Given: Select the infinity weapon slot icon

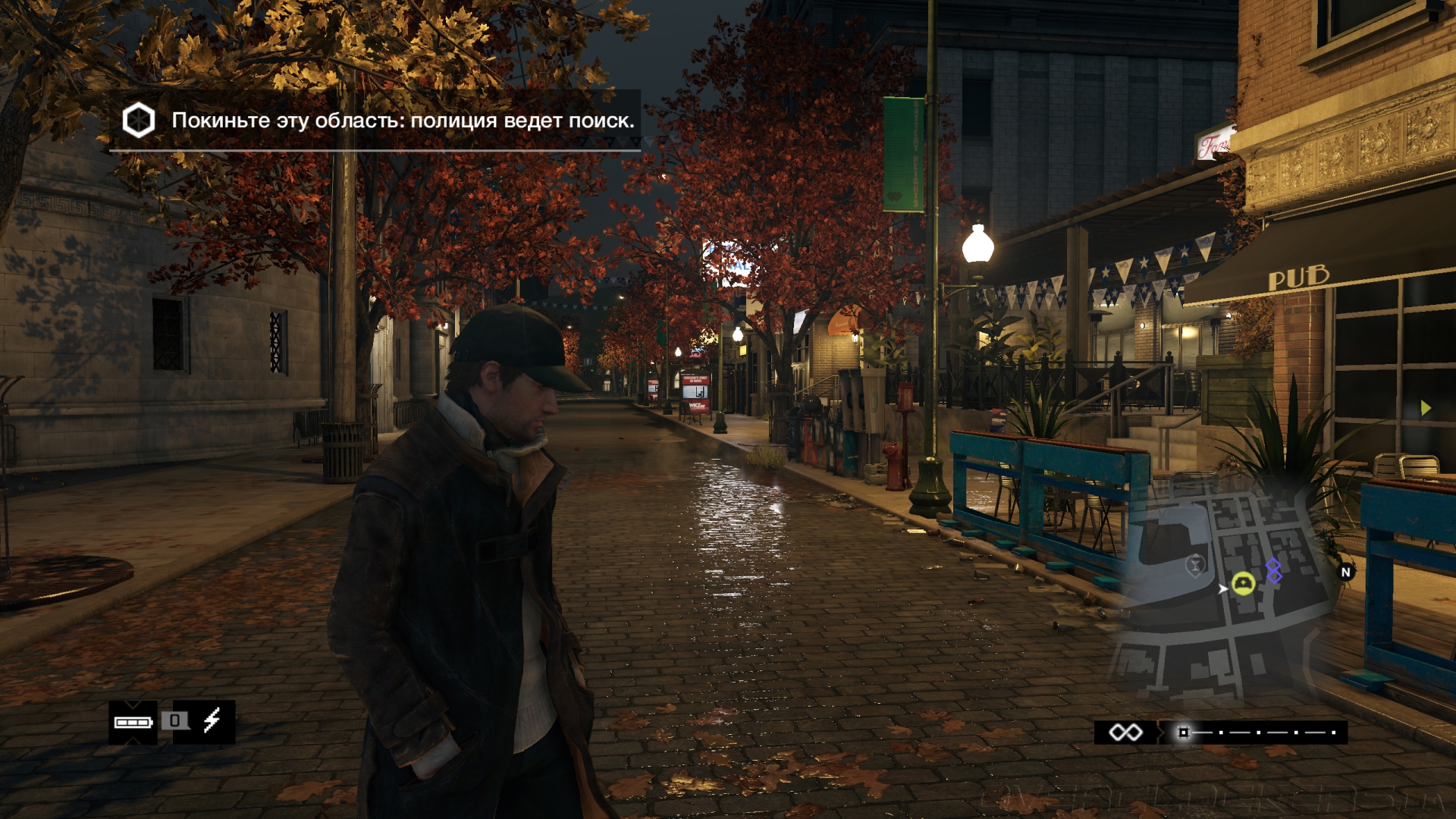Looking at the screenshot, I should click(1125, 733).
